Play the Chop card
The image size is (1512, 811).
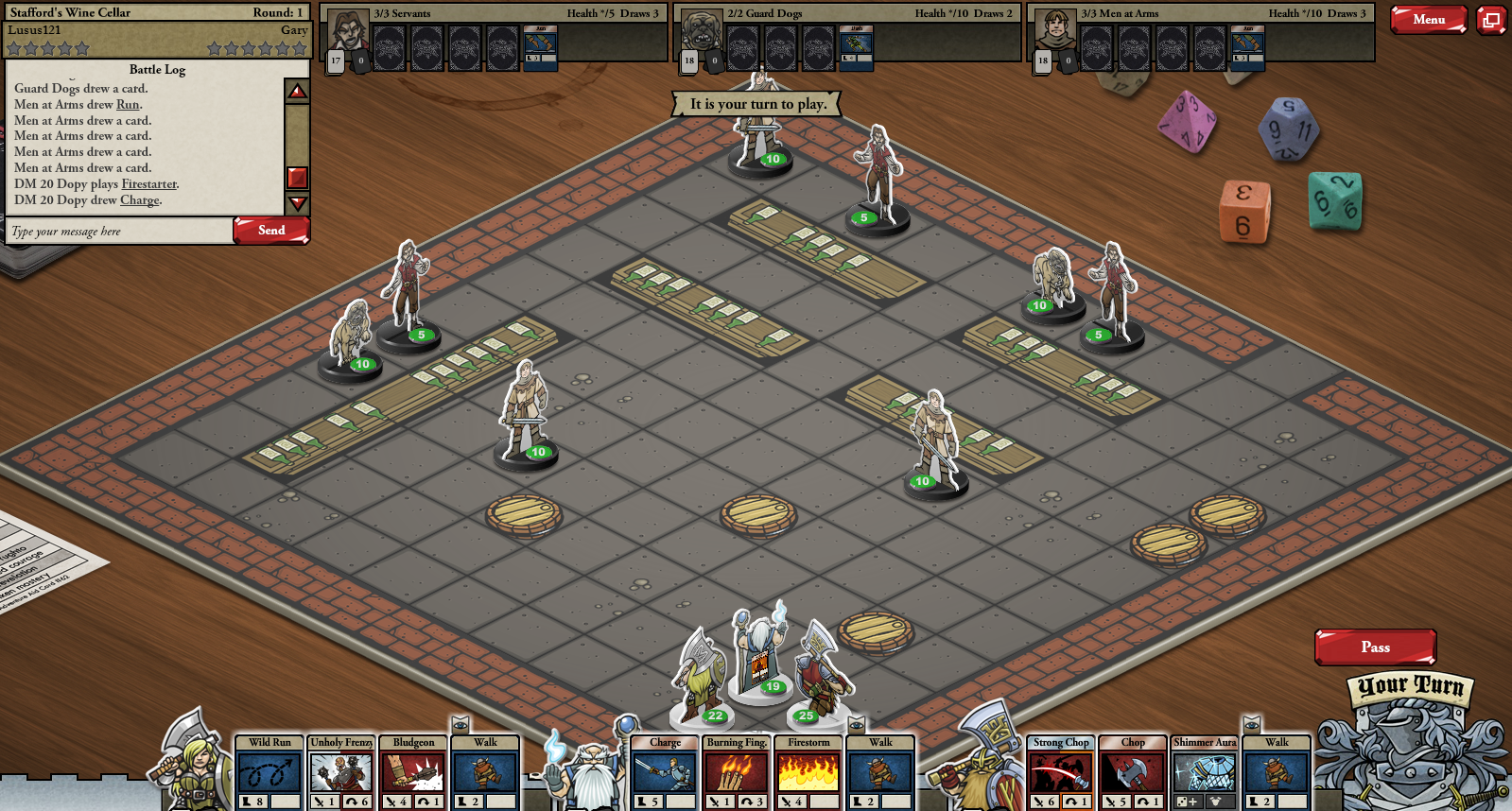pos(1133,772)
